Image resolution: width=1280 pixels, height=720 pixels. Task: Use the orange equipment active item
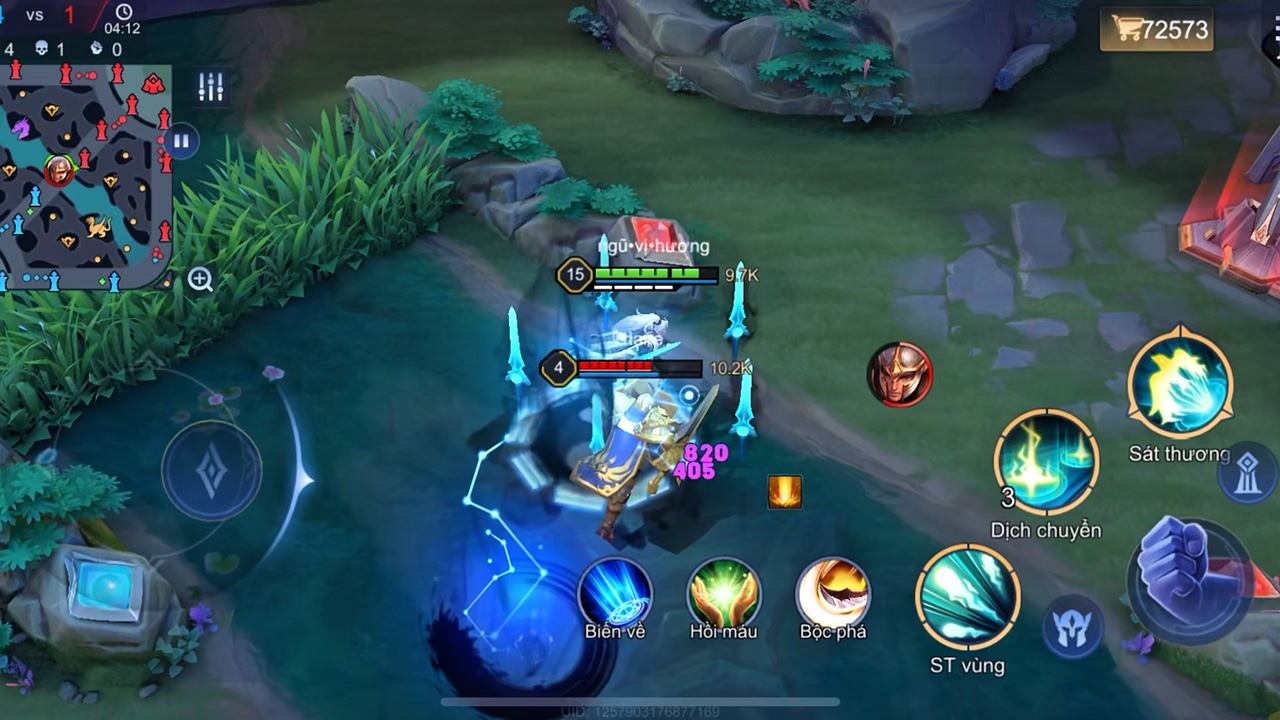pos(784,492)
